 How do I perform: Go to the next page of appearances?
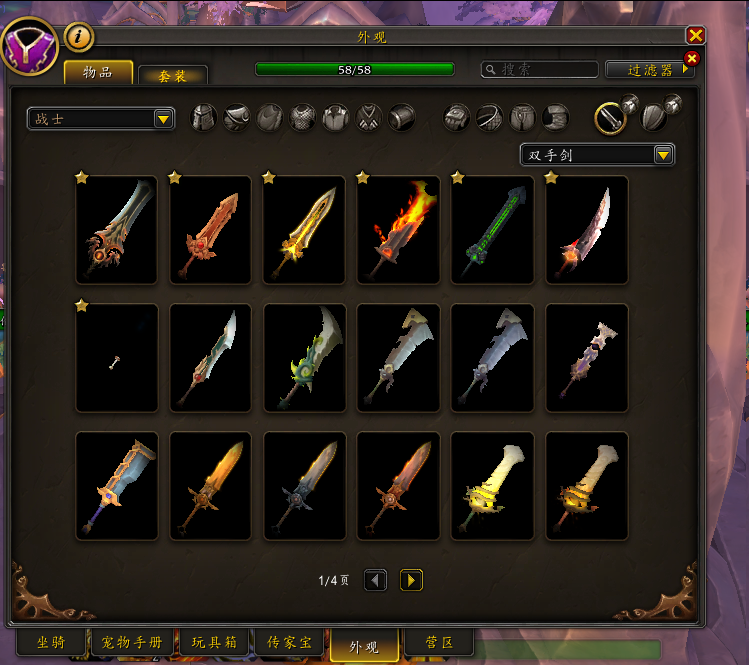point(411,580)
